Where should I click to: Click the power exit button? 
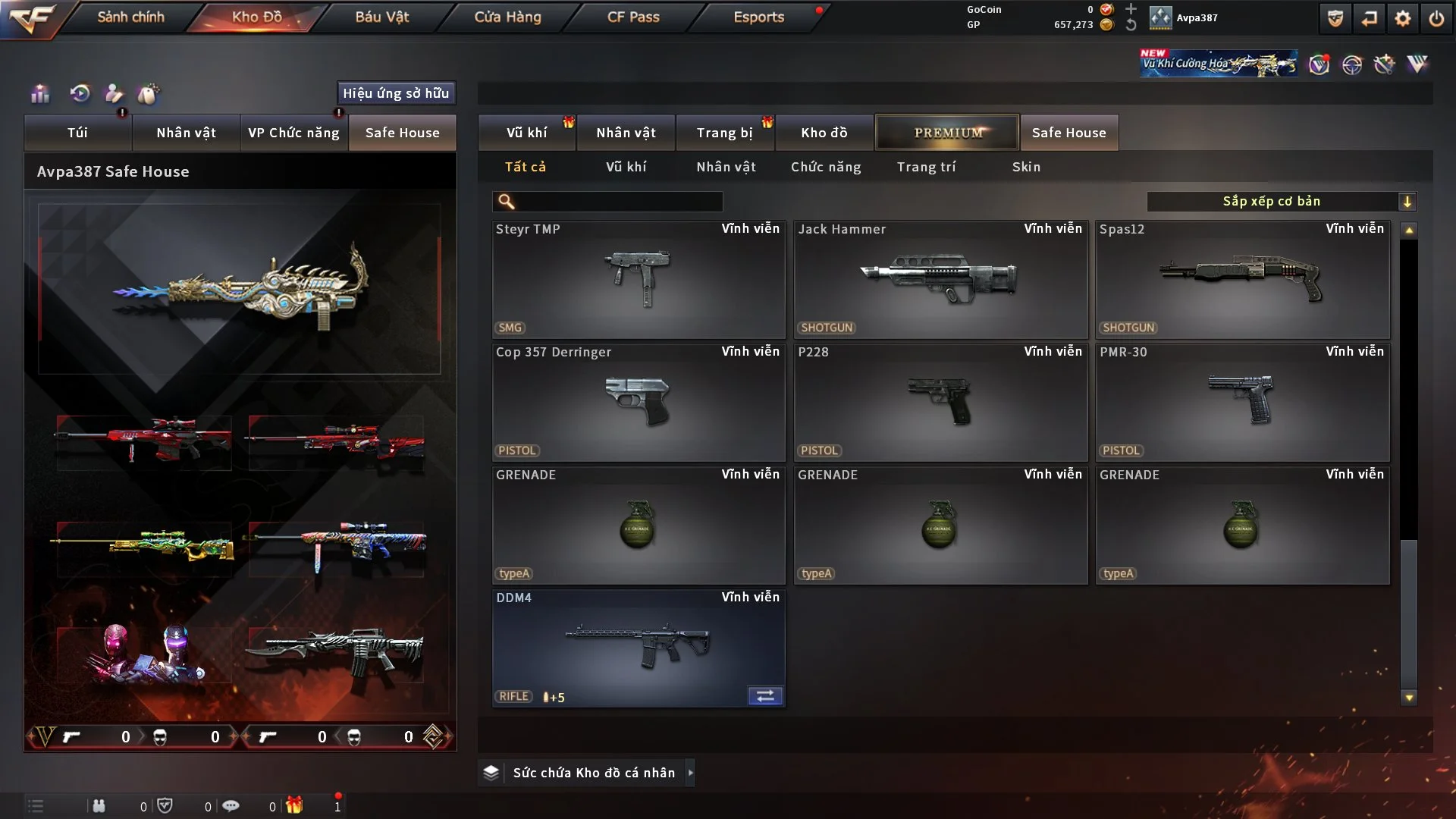[1436, 18]
